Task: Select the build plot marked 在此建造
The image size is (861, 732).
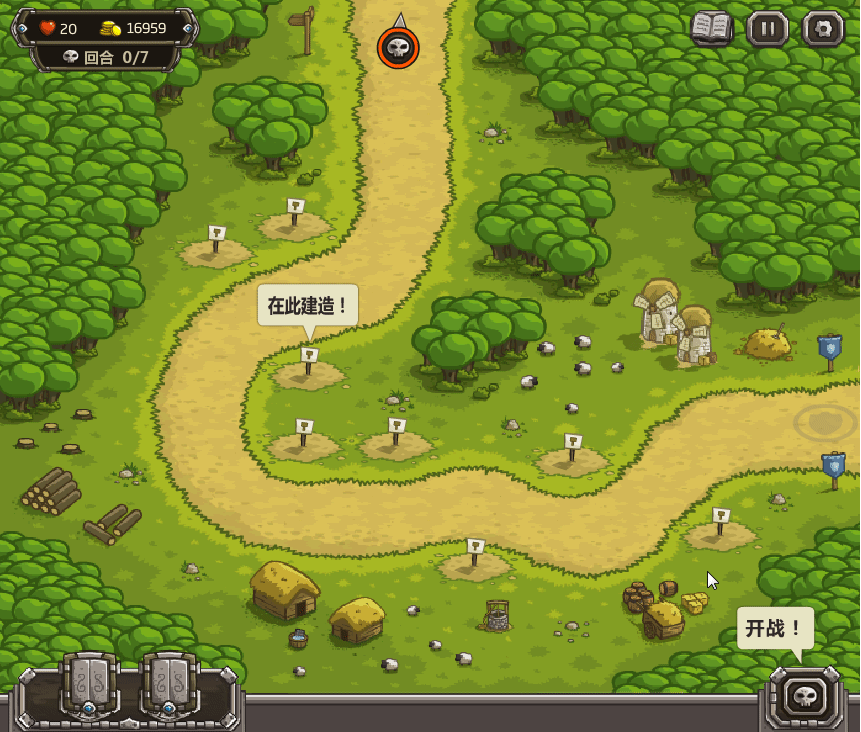Action: coord(309,368)
